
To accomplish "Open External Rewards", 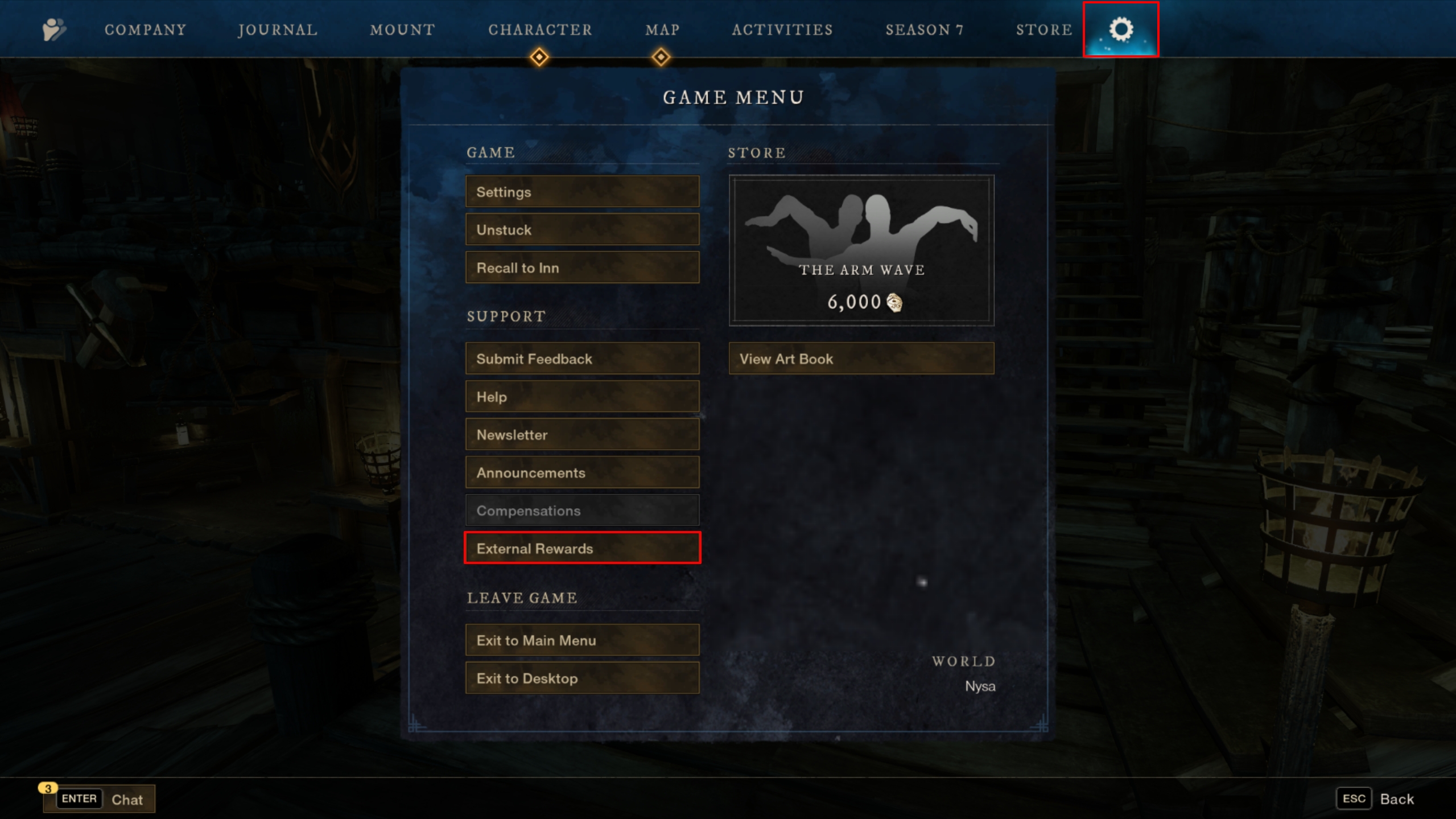I will [x=582, y=548].
